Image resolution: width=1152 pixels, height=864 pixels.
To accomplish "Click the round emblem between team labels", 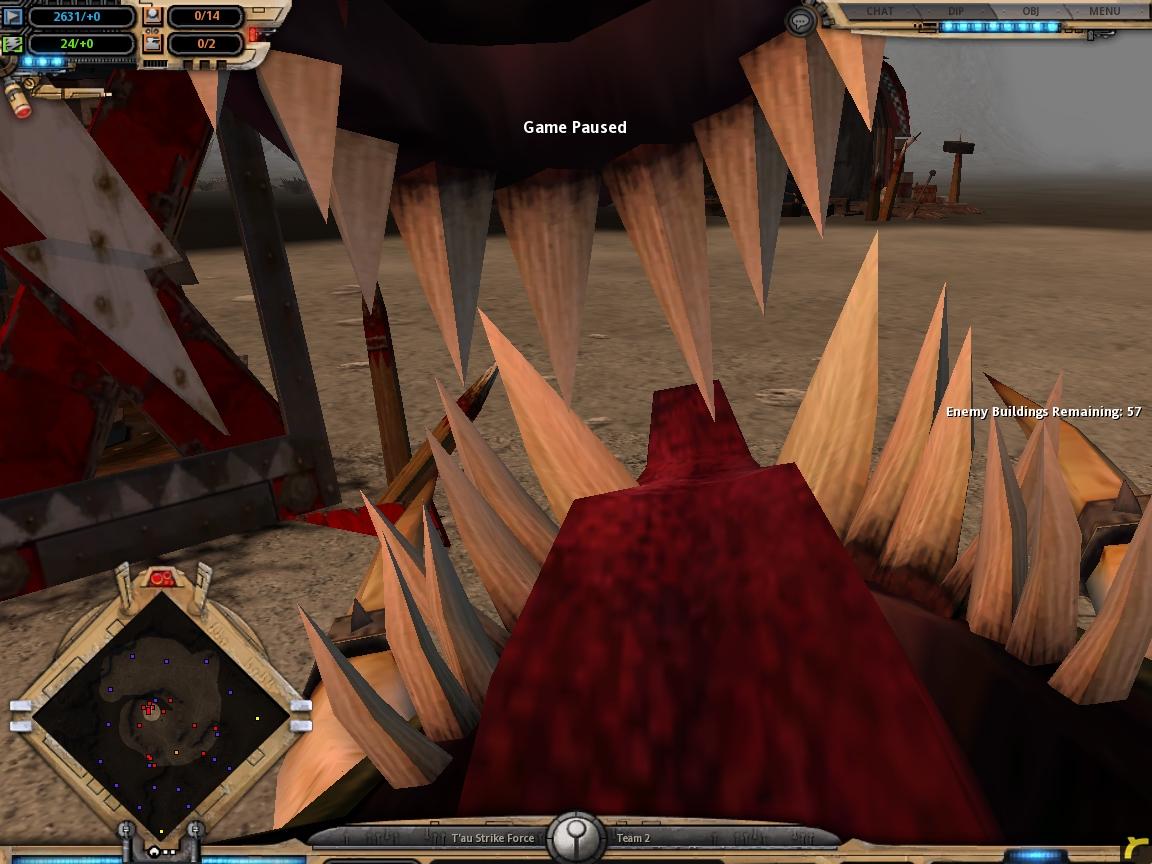I will coord(576,836).
